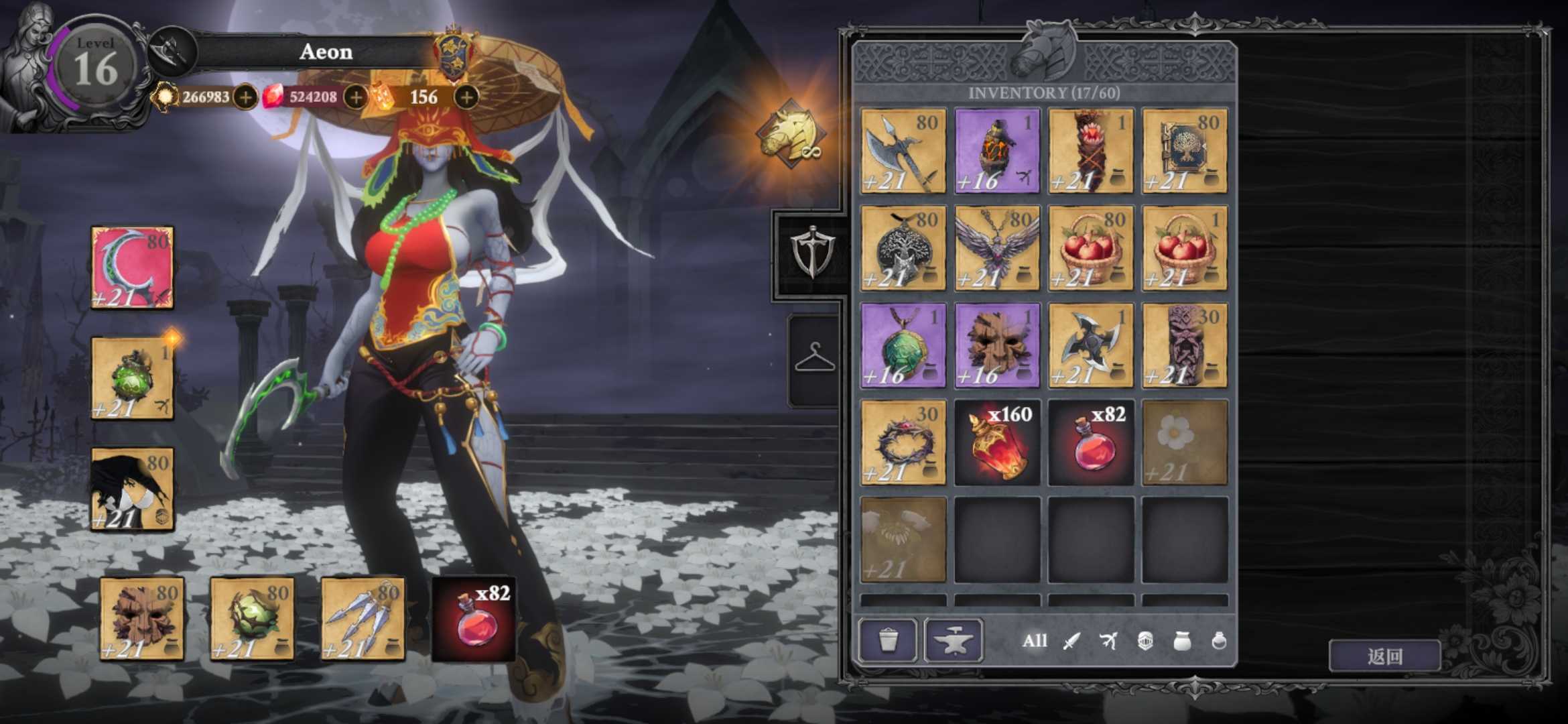Screen dimensions: 1568x724
Task: Add more gold coins with plus button
Action: point(245,97)
